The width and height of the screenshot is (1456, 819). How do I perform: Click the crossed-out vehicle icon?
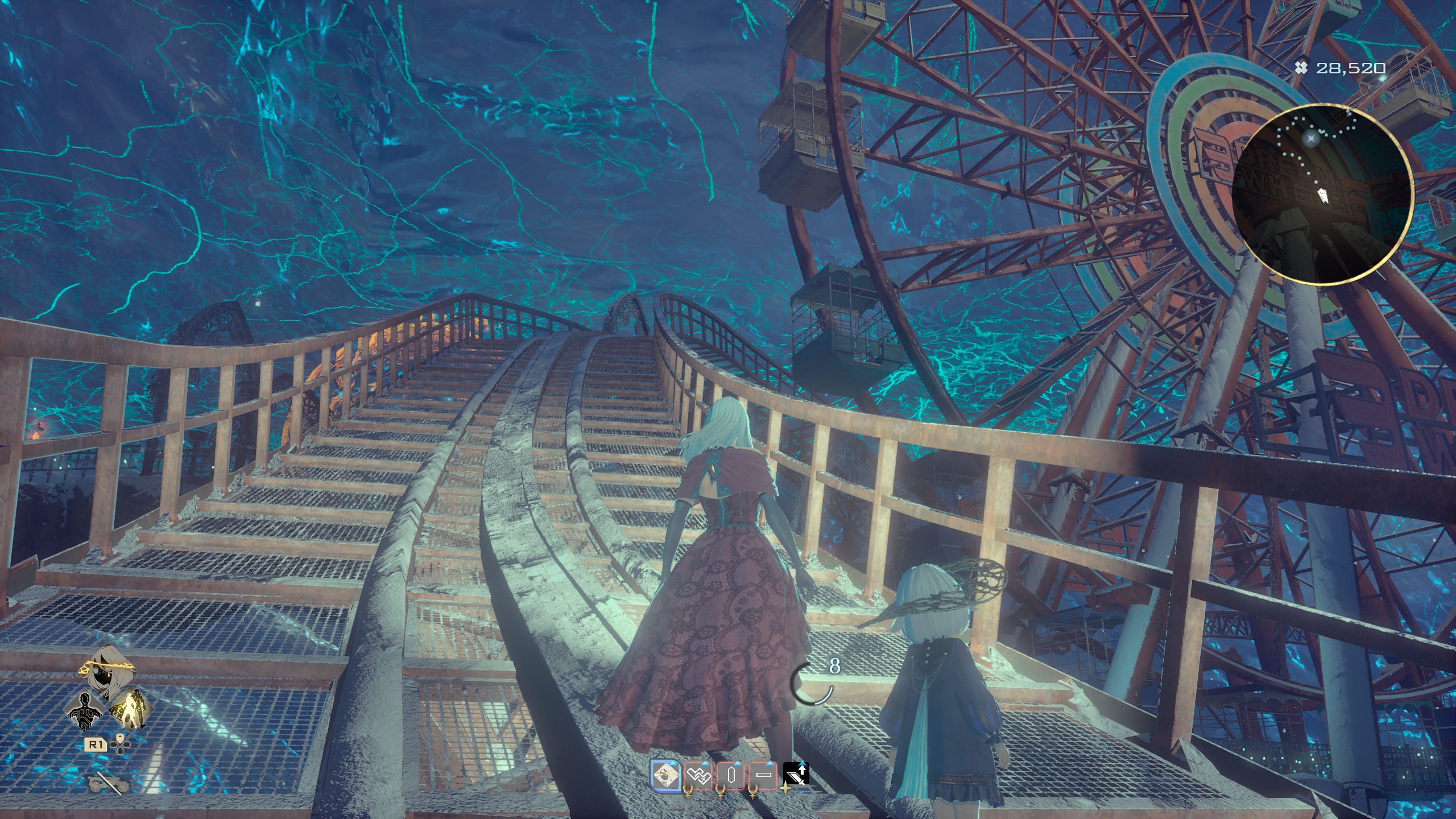(108, 784)
